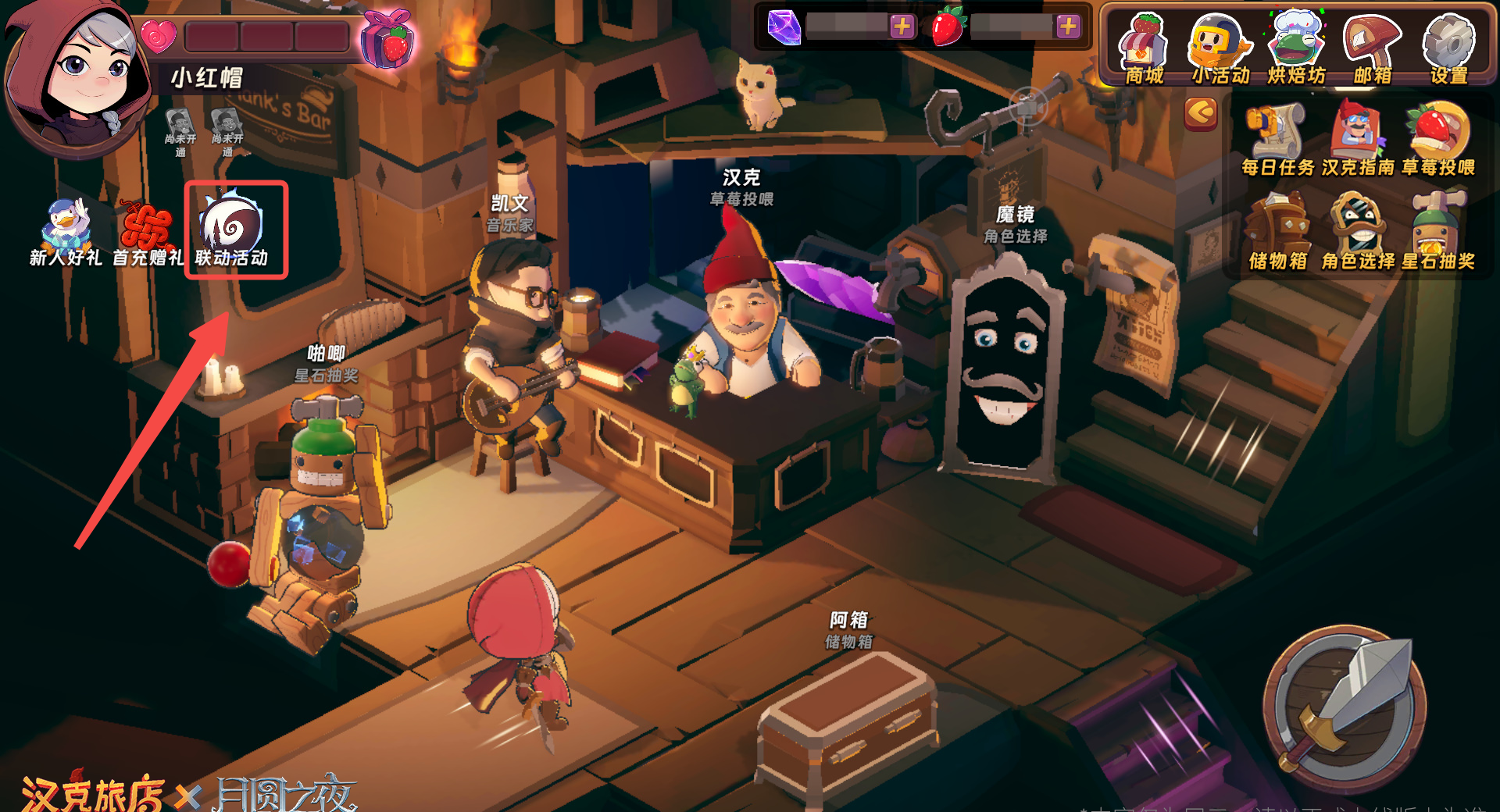Collapse the side menu with orange arrow
The image size is (1500, 812).
point(1201,114)
